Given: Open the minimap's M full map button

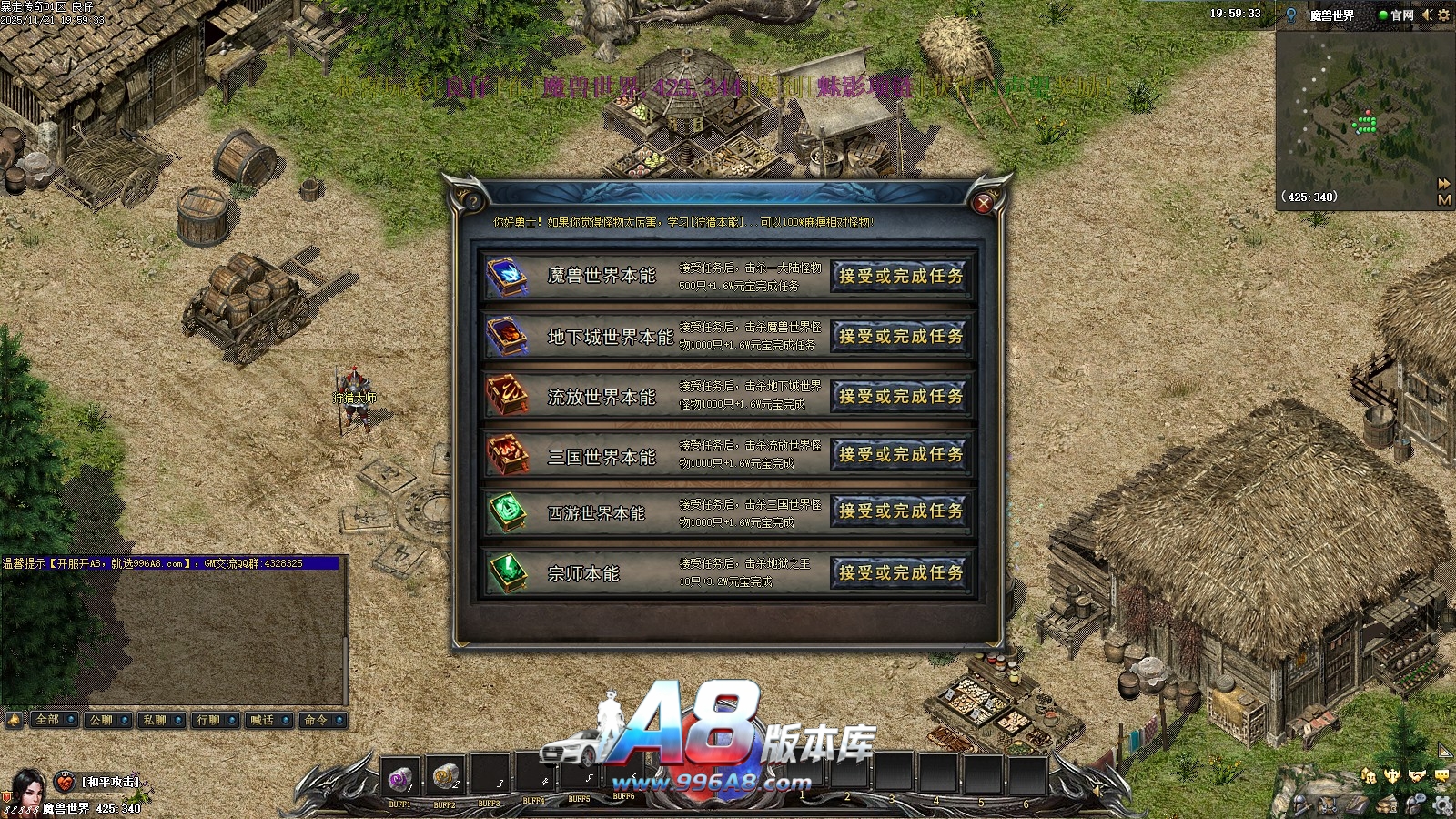Looking at the screenshot, I should tap(1444, 199).
